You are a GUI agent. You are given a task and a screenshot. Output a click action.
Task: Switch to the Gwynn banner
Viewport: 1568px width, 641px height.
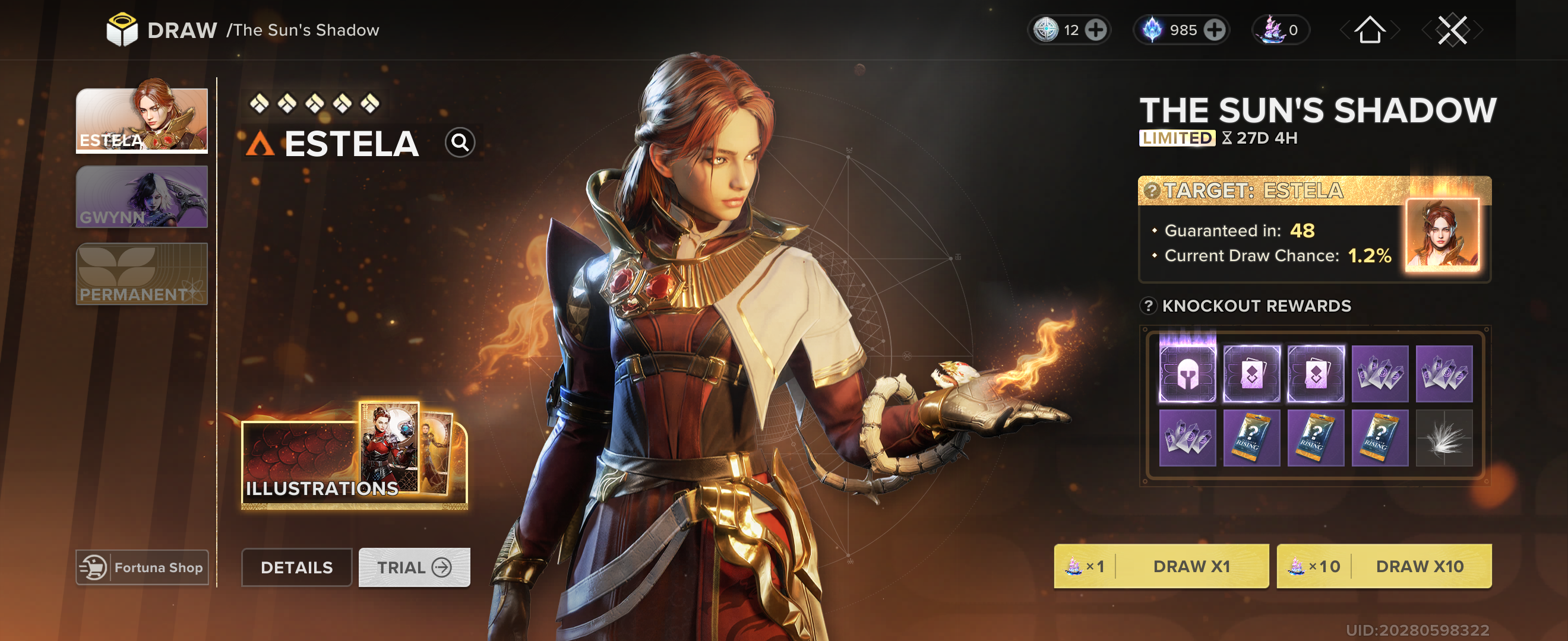tap(141, 196)
